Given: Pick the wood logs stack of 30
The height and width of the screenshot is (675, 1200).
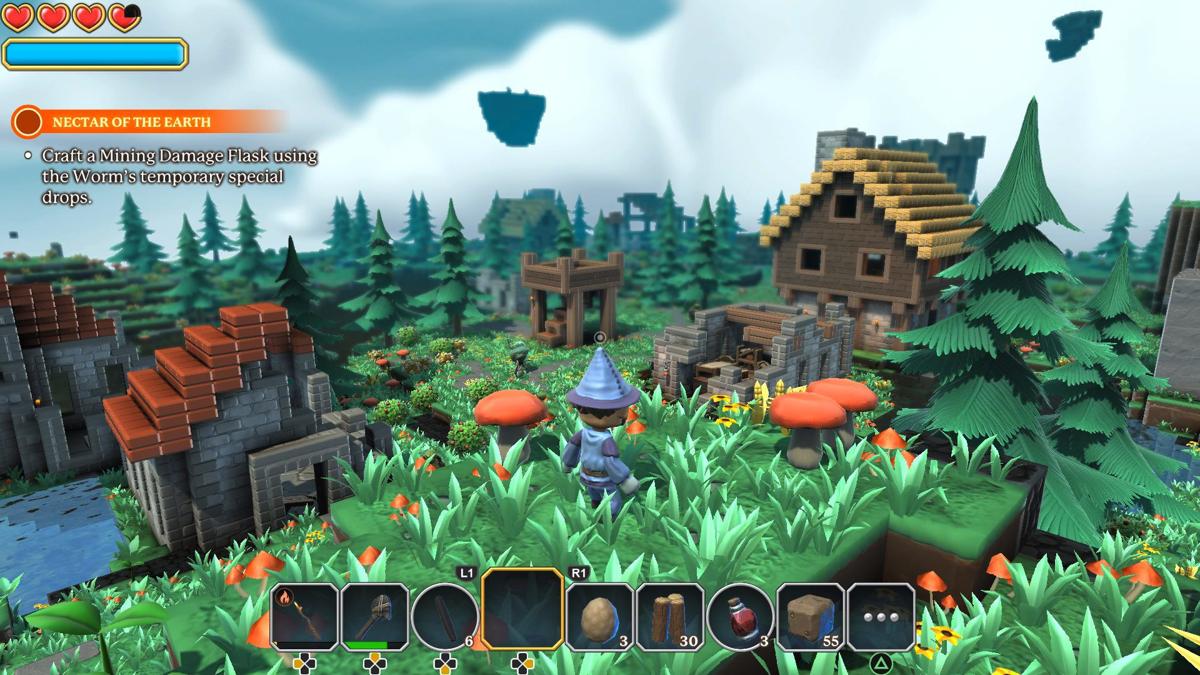Looking at the screenshot, I should coord(670,617).
